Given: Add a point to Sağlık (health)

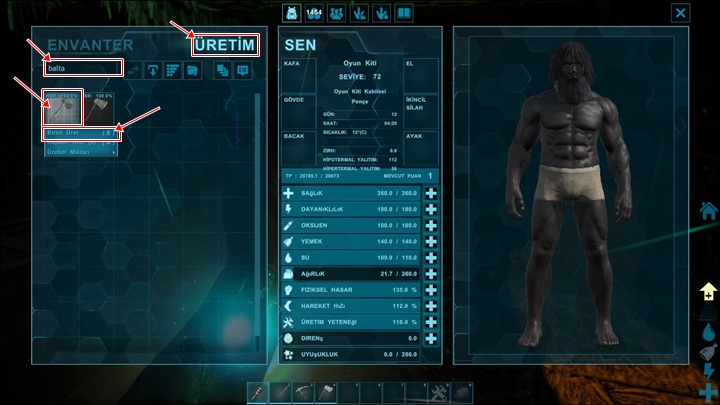Looking at the screenshot, I should [x=431, y=193].
